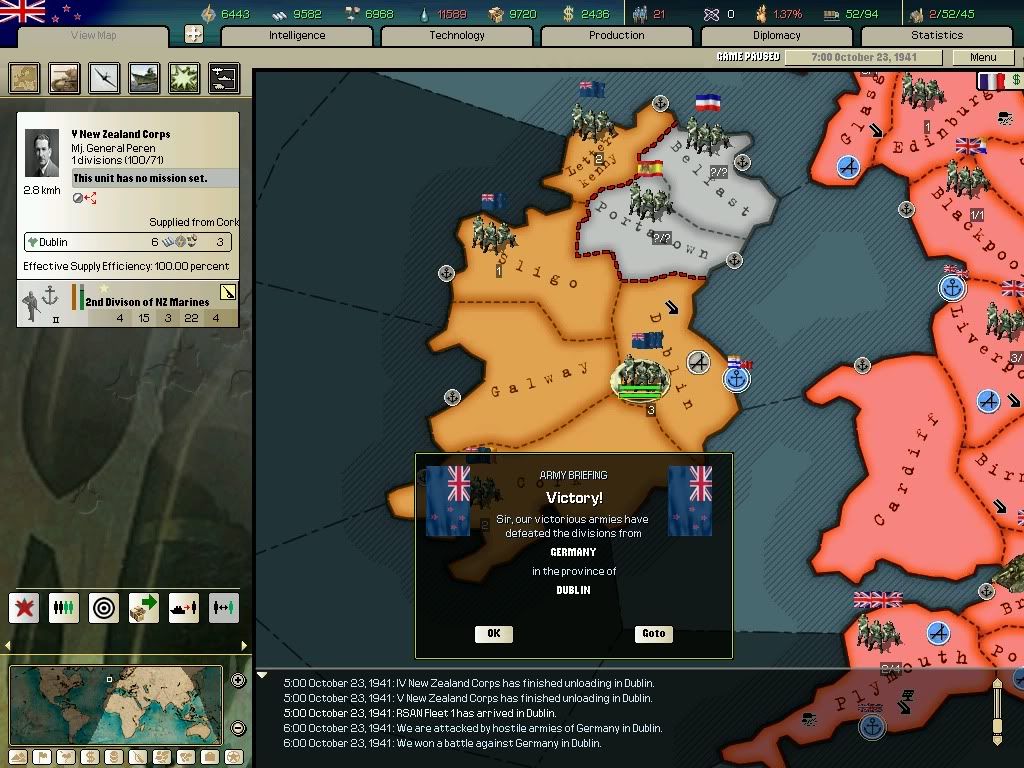1024x768 pixels.
Task: Show air units with the airplane icon
Action: click(x=104, y=78)
